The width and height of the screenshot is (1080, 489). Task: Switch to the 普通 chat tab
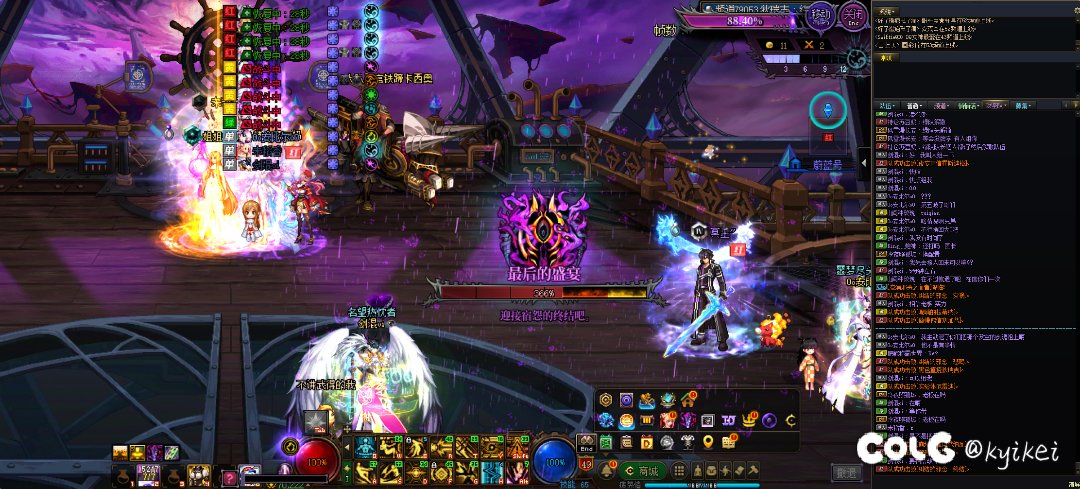[x=913, y=104]
